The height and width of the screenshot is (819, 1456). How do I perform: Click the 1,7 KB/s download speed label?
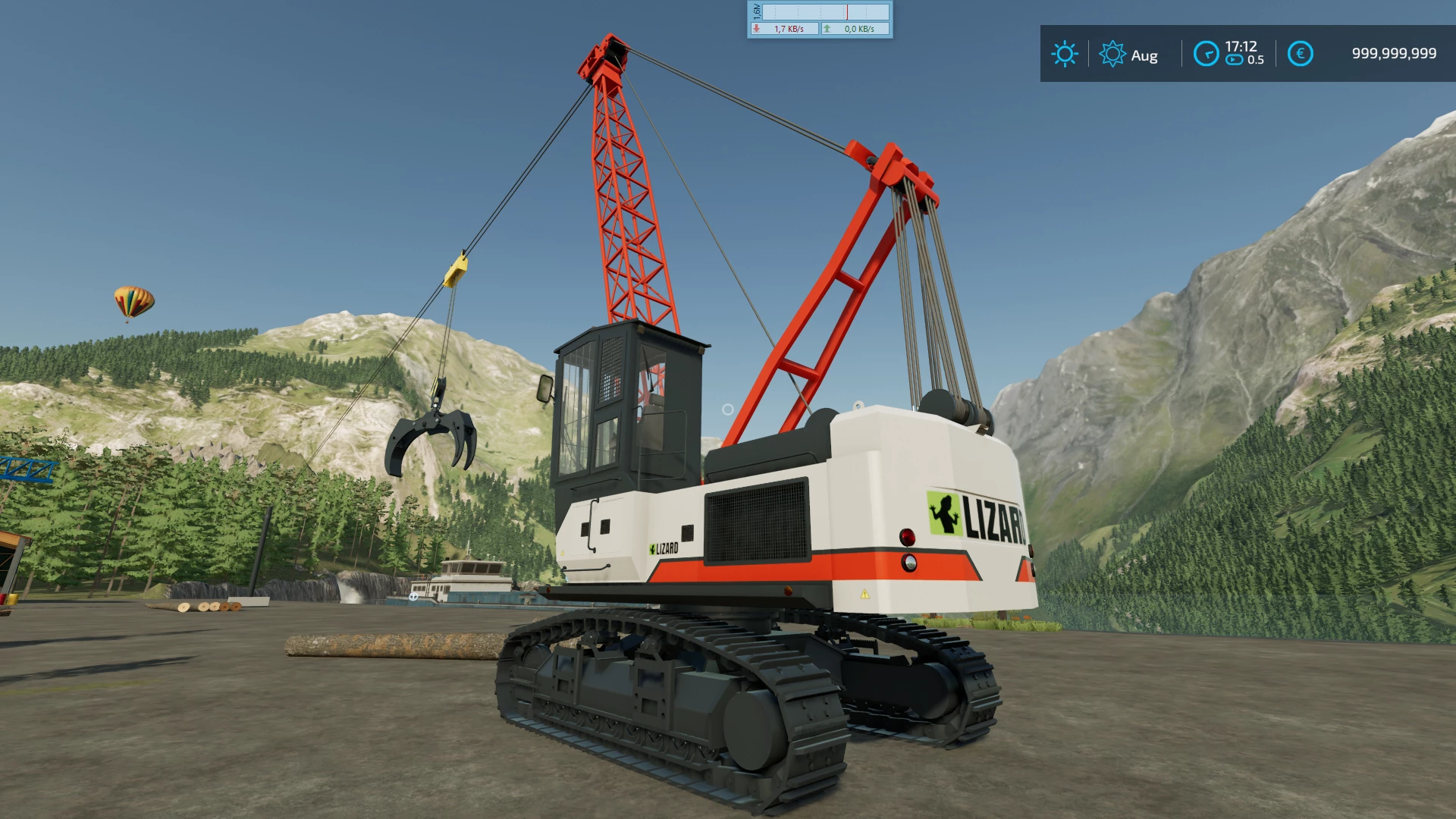click(789, 29)
